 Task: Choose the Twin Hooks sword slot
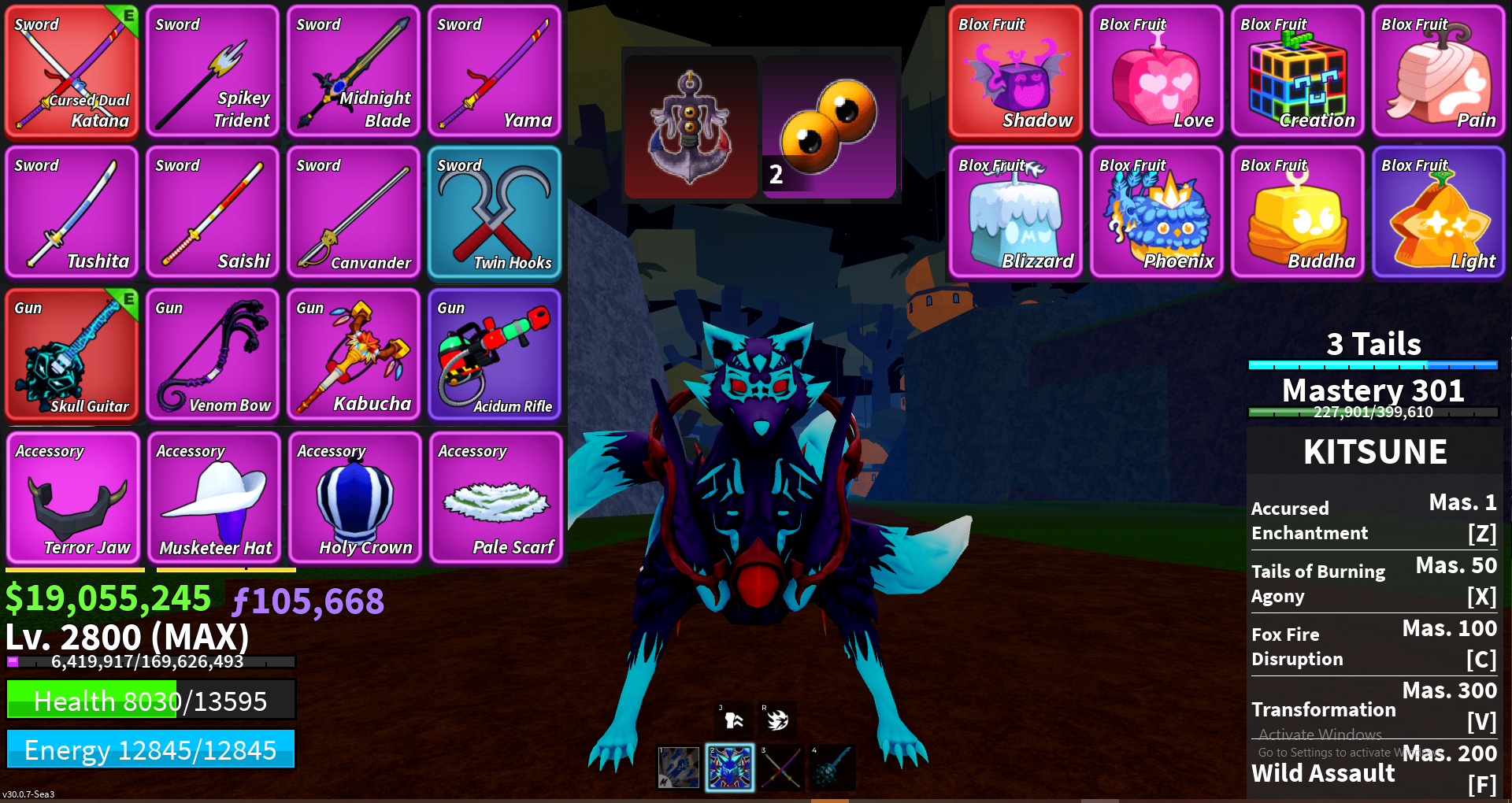point(495,213)
